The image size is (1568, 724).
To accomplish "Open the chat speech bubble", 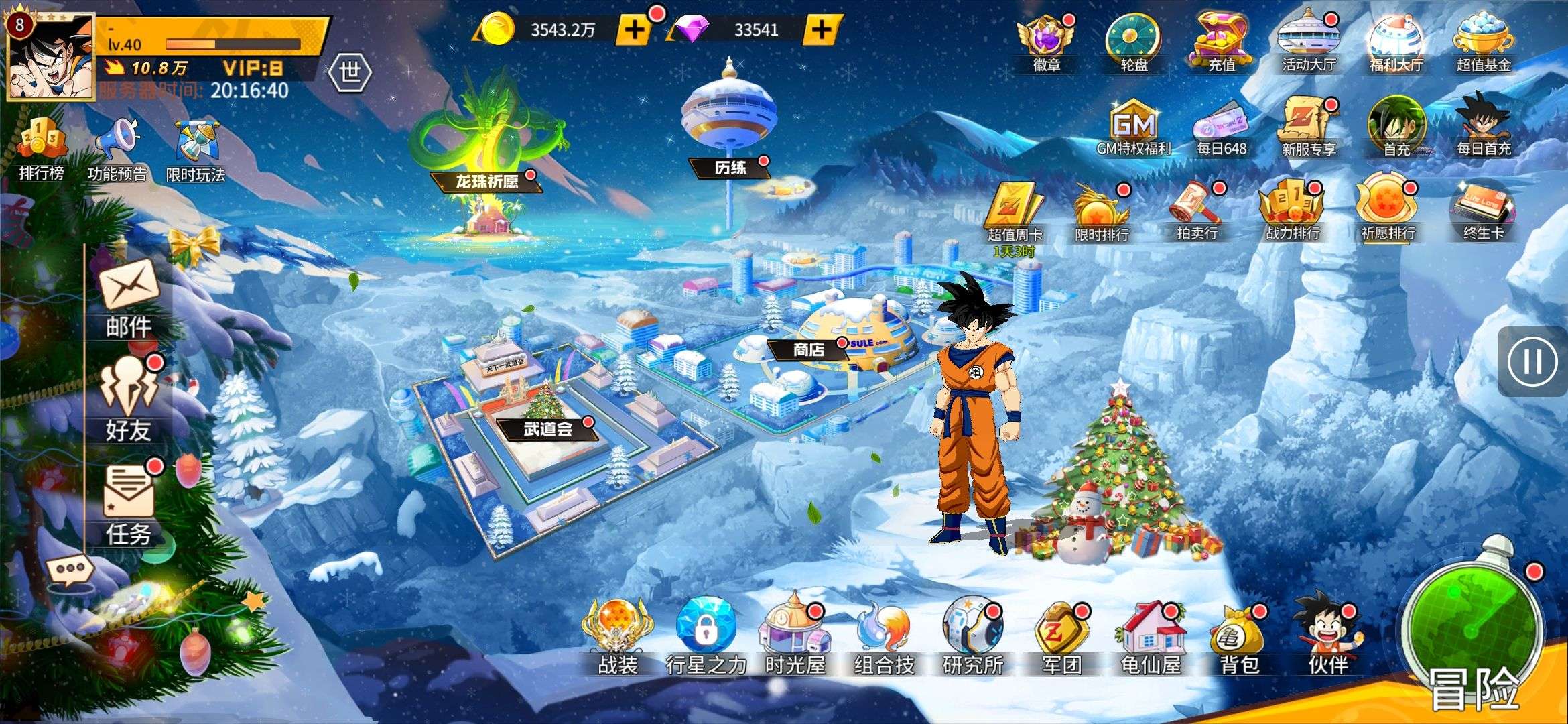I will coord(70,570).
